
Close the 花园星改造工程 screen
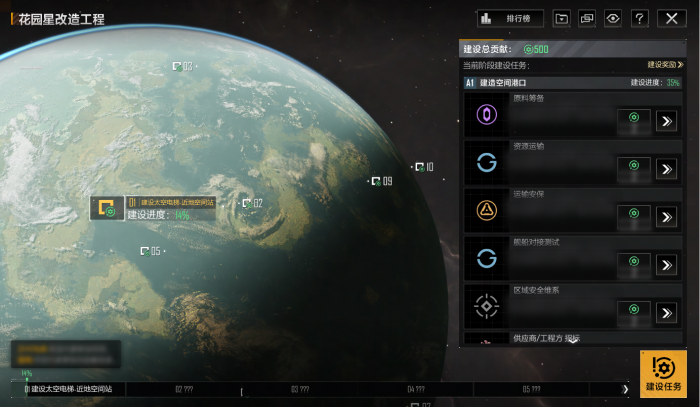tap(672, 18)
